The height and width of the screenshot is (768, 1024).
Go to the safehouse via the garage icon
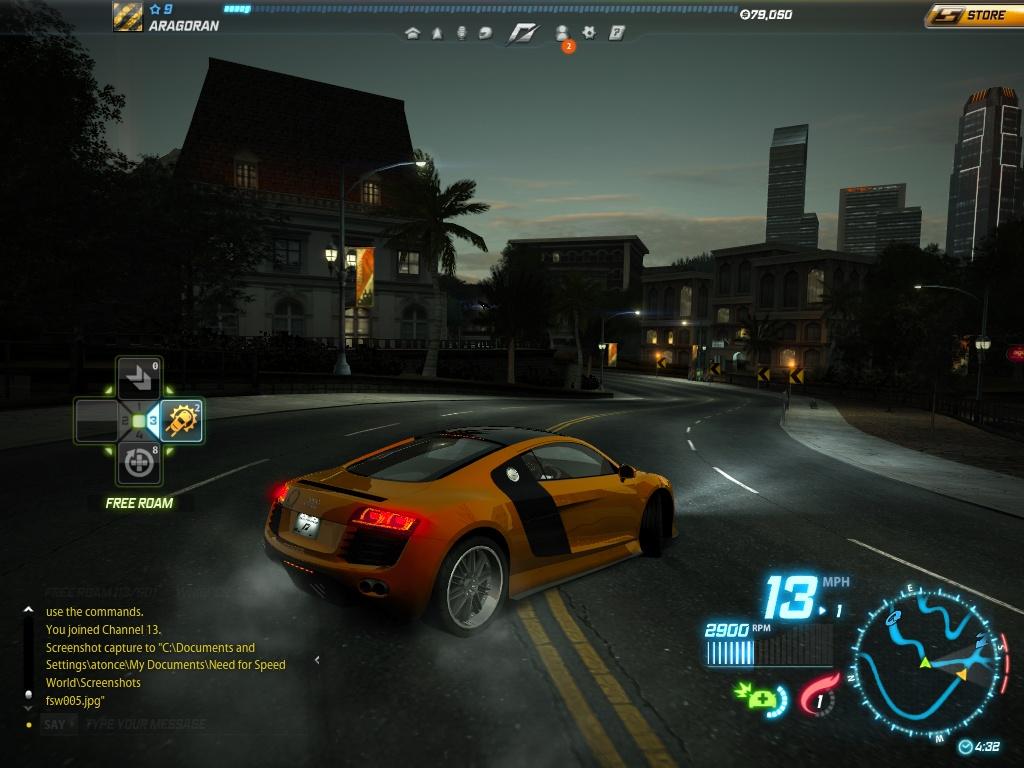pyautogui.click(x=412, y=33)
